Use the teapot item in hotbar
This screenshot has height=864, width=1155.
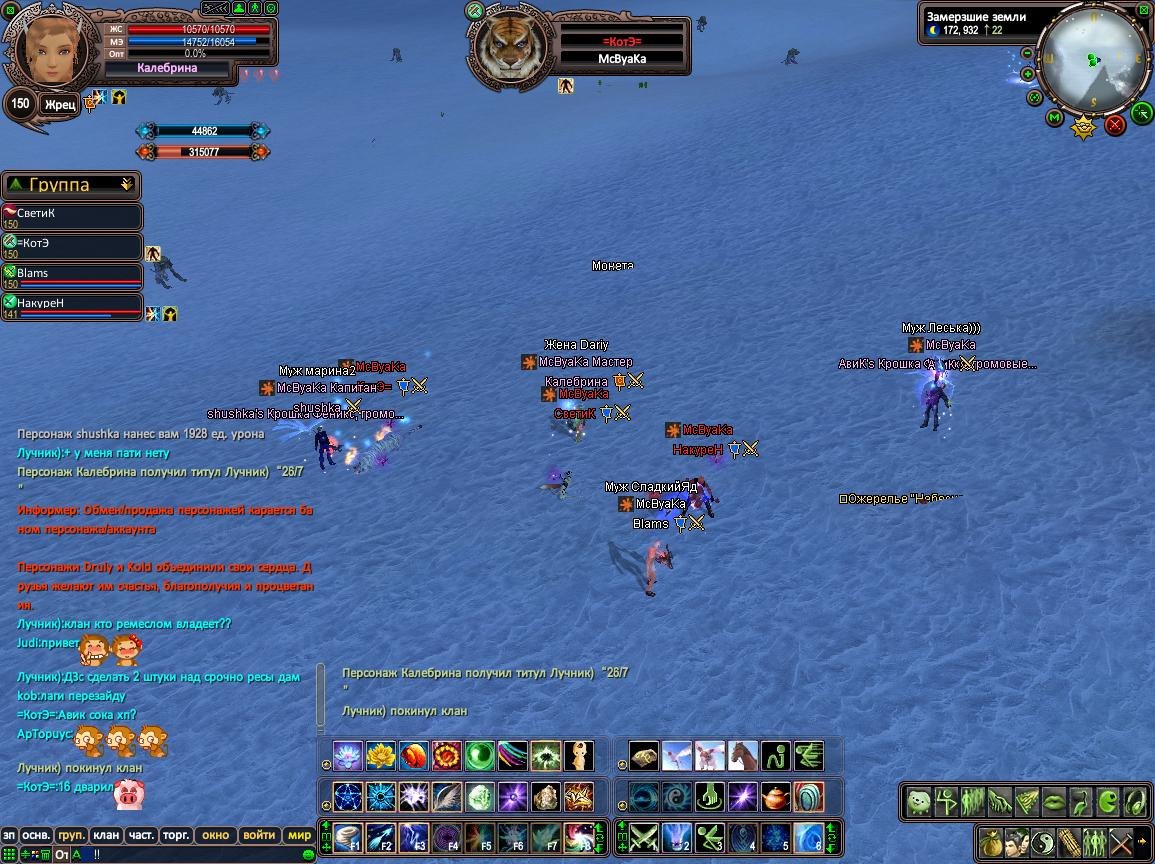[776, 797]
